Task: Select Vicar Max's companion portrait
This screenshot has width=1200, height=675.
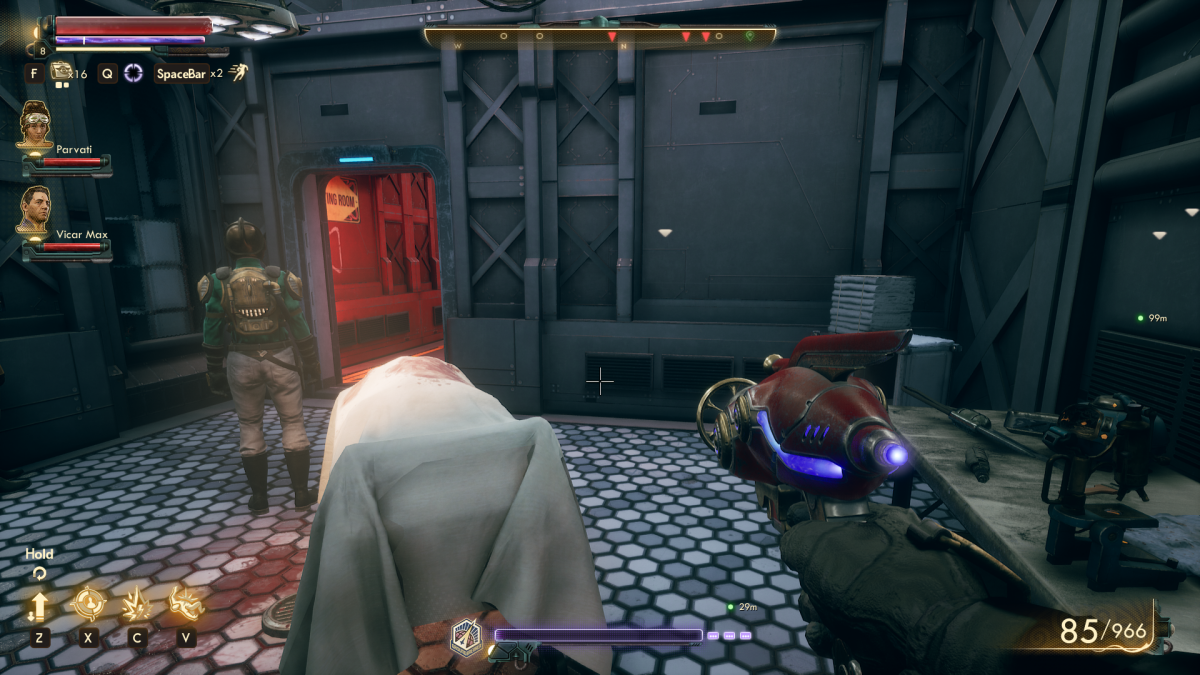Action: [x=35, y=209]
